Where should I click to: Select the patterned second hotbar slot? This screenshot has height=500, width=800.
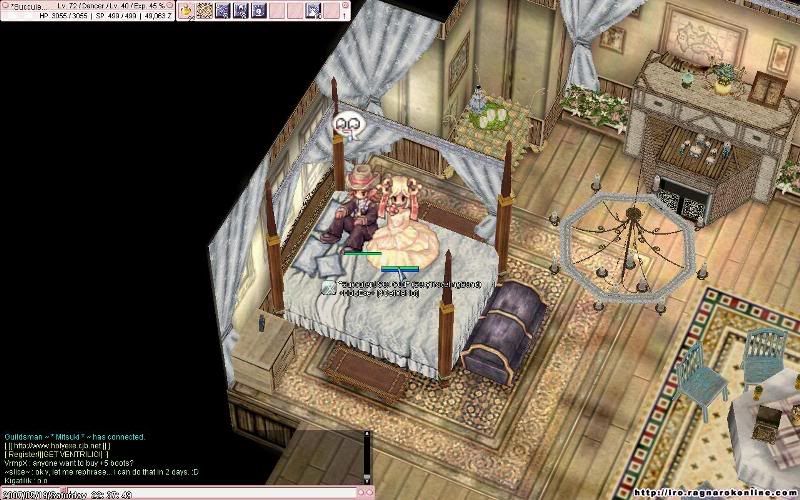pyautogui.click(x=204, y=11)
